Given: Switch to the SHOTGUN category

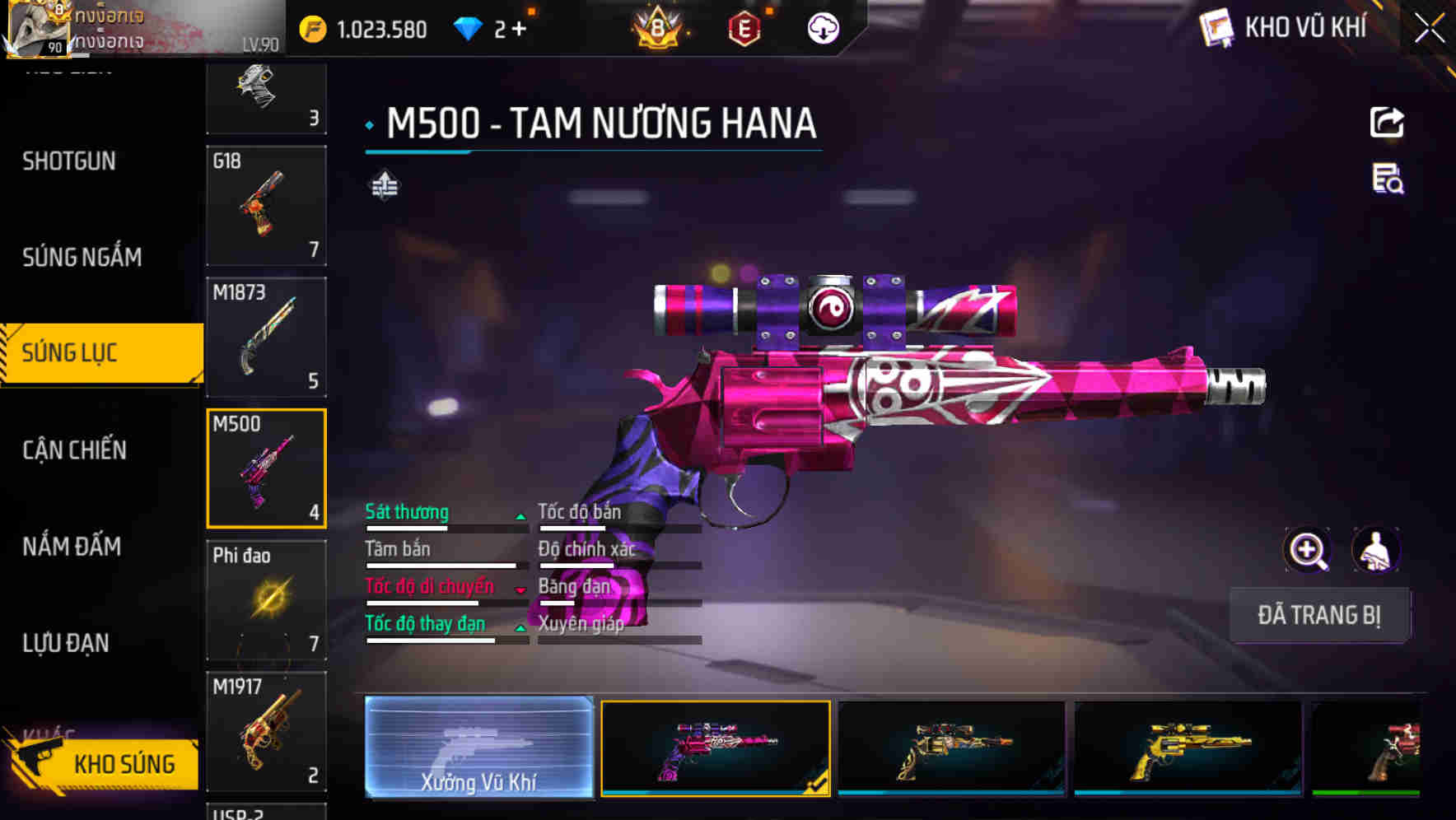Looking at the screenshot, I should [69, 161].
